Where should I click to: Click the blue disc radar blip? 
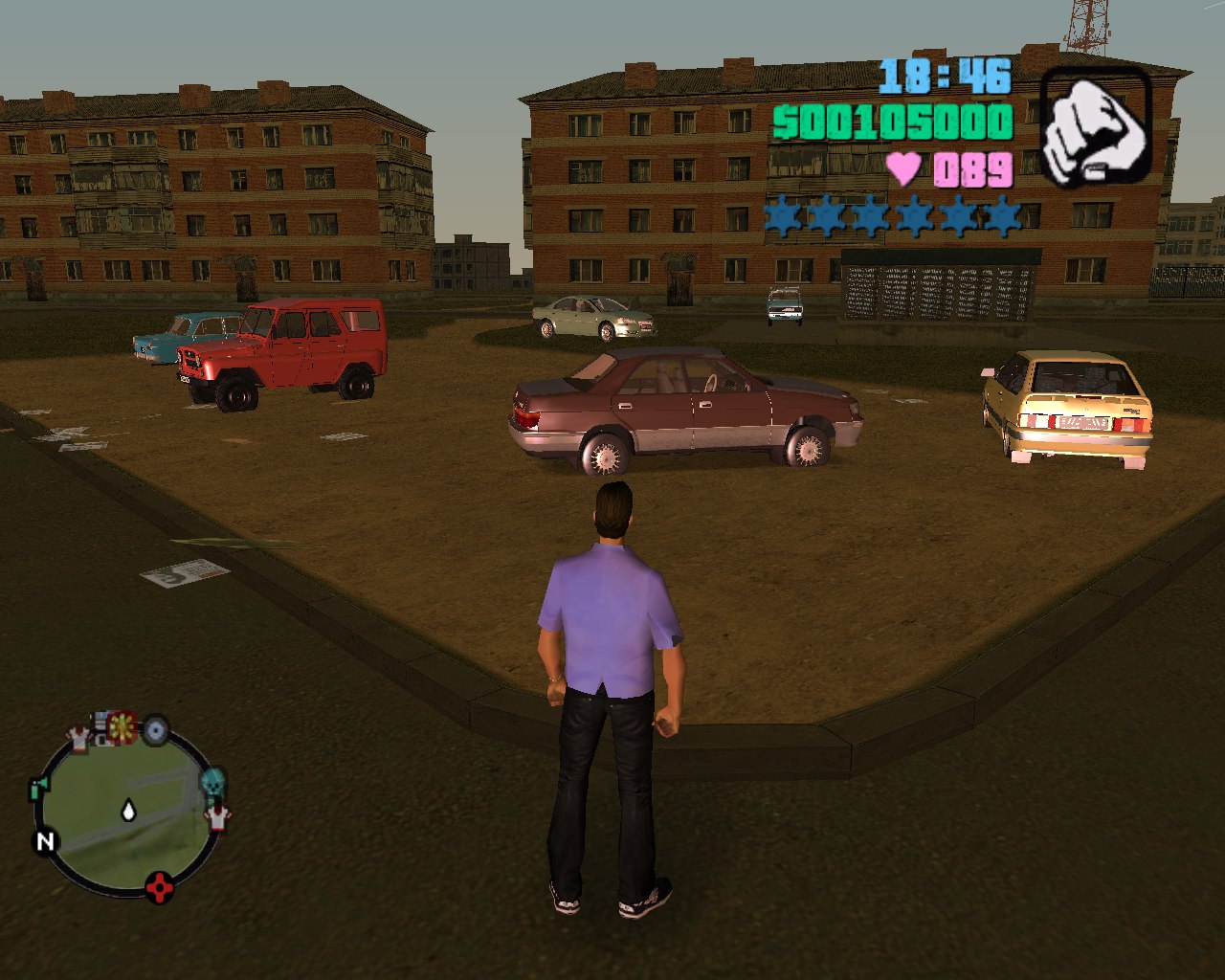pyautogui.click(x=155, y=731)
